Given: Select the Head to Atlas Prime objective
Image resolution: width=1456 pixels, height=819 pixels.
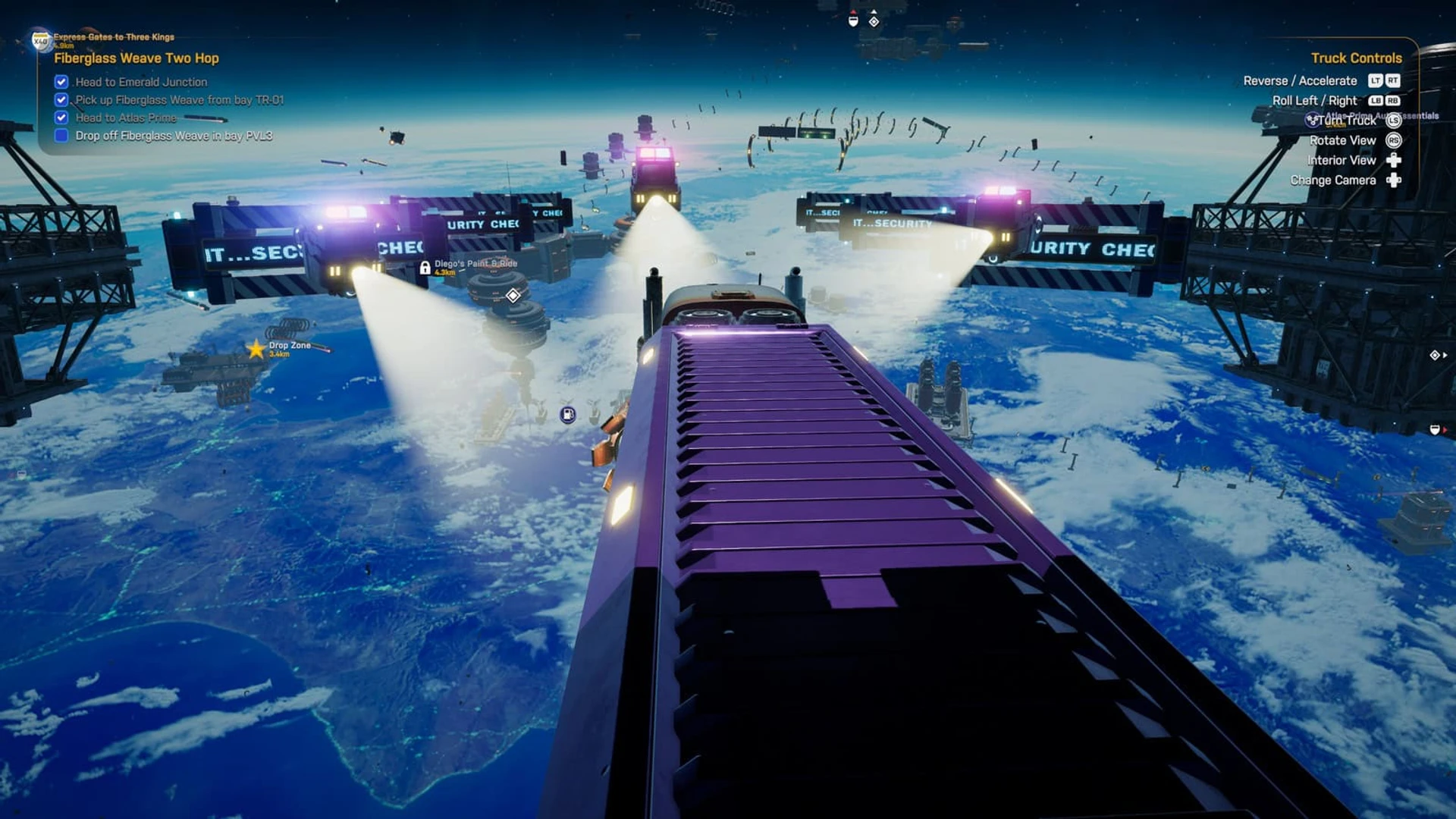Looking at the screenshot, I should point(126,118).
